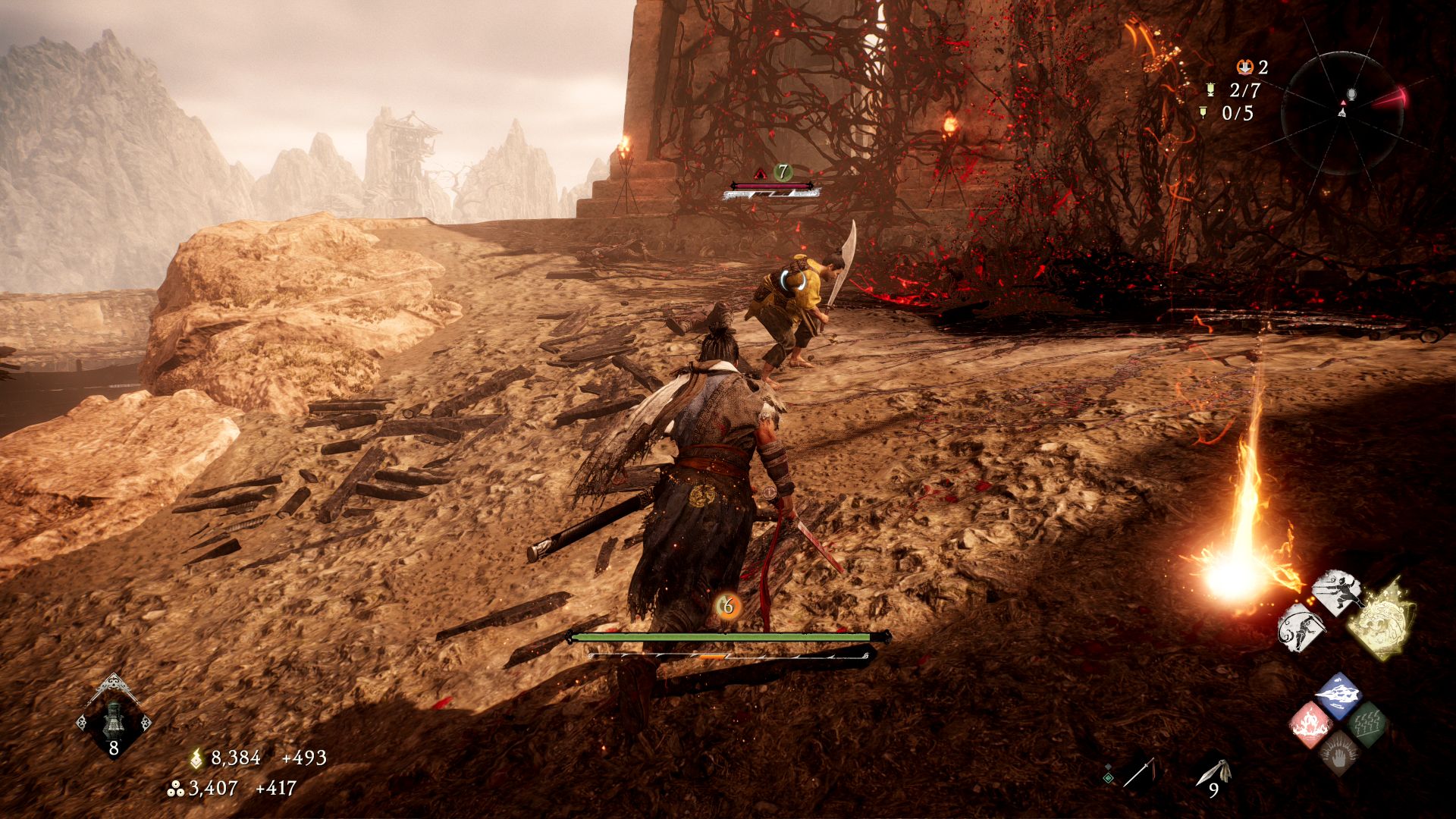Viewport: 1456px width, 819px height.
Task: Choose the throwing knife ranged slot
Action: (x=1213, y=773)
